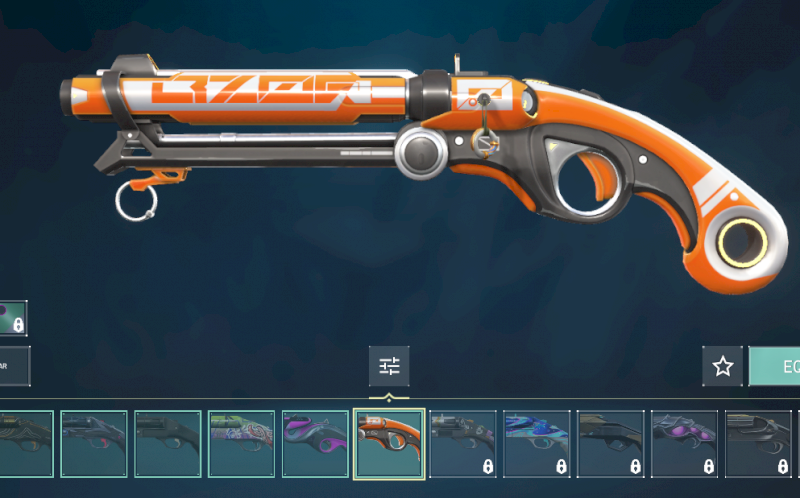Select the locked variant swatch with padlock

pos(12,319)
